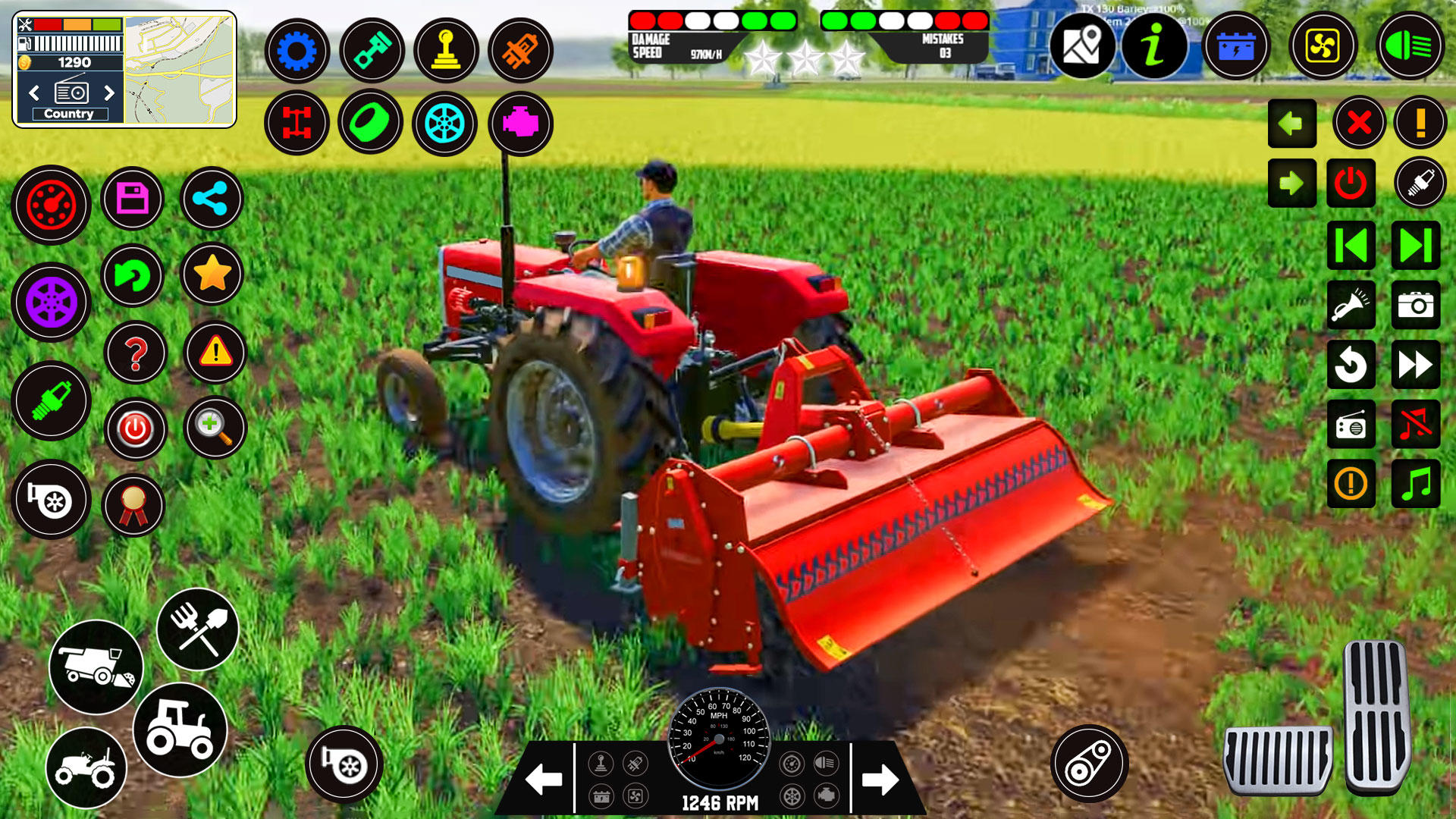Share the game via the blue share icon

[211, 198]
